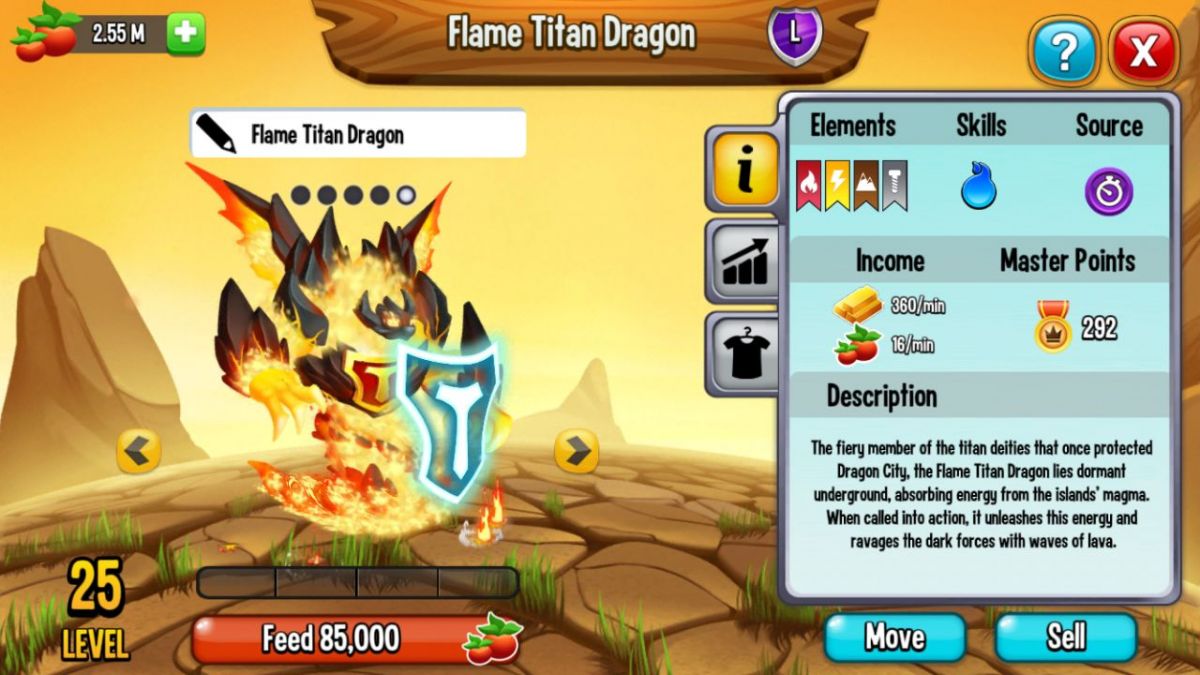Open the skins t-shirt tab
The height and width of the screenshot is (675, 1200).
tap(743, 351)
